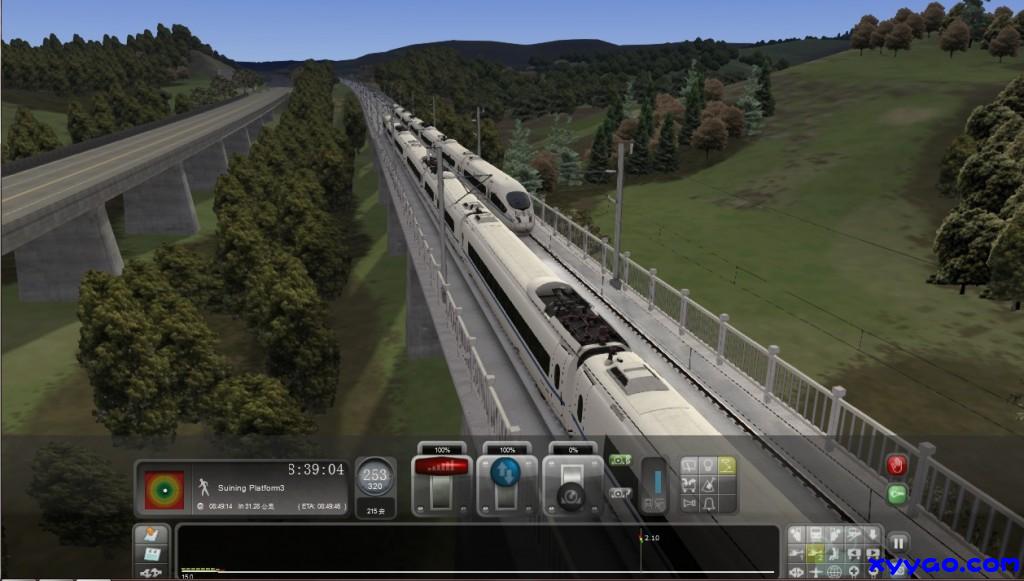Open the globe world map view
This screenshot has width=1024, height=581.
coord(834,572)
